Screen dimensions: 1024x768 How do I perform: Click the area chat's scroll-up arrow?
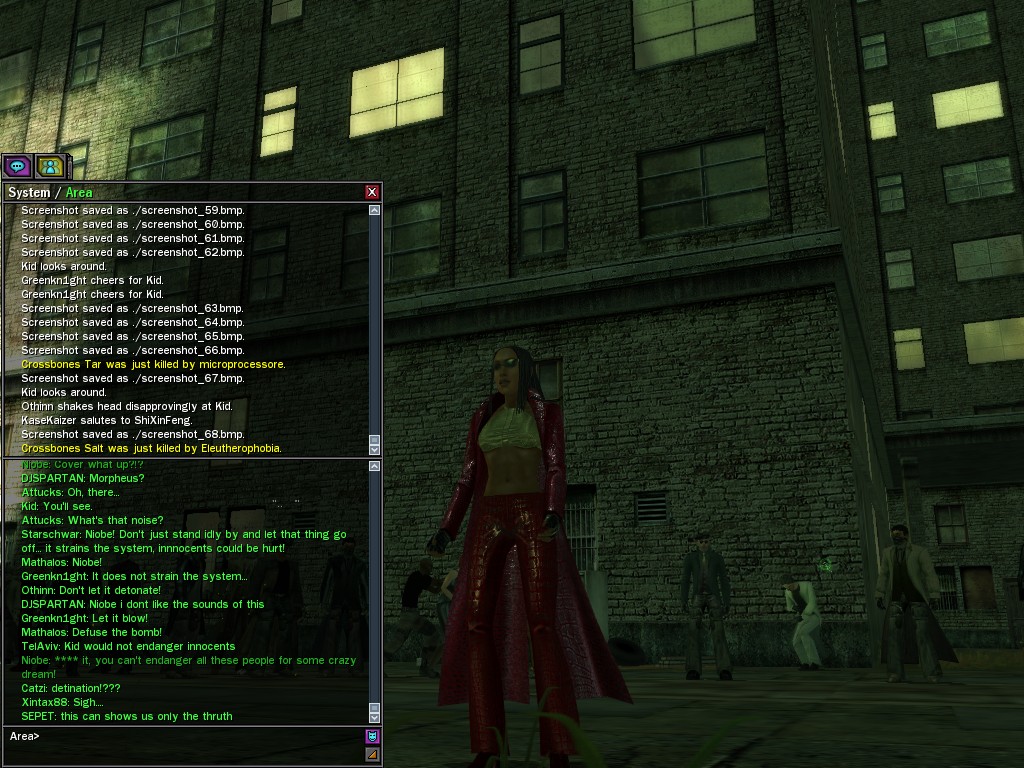375,466
